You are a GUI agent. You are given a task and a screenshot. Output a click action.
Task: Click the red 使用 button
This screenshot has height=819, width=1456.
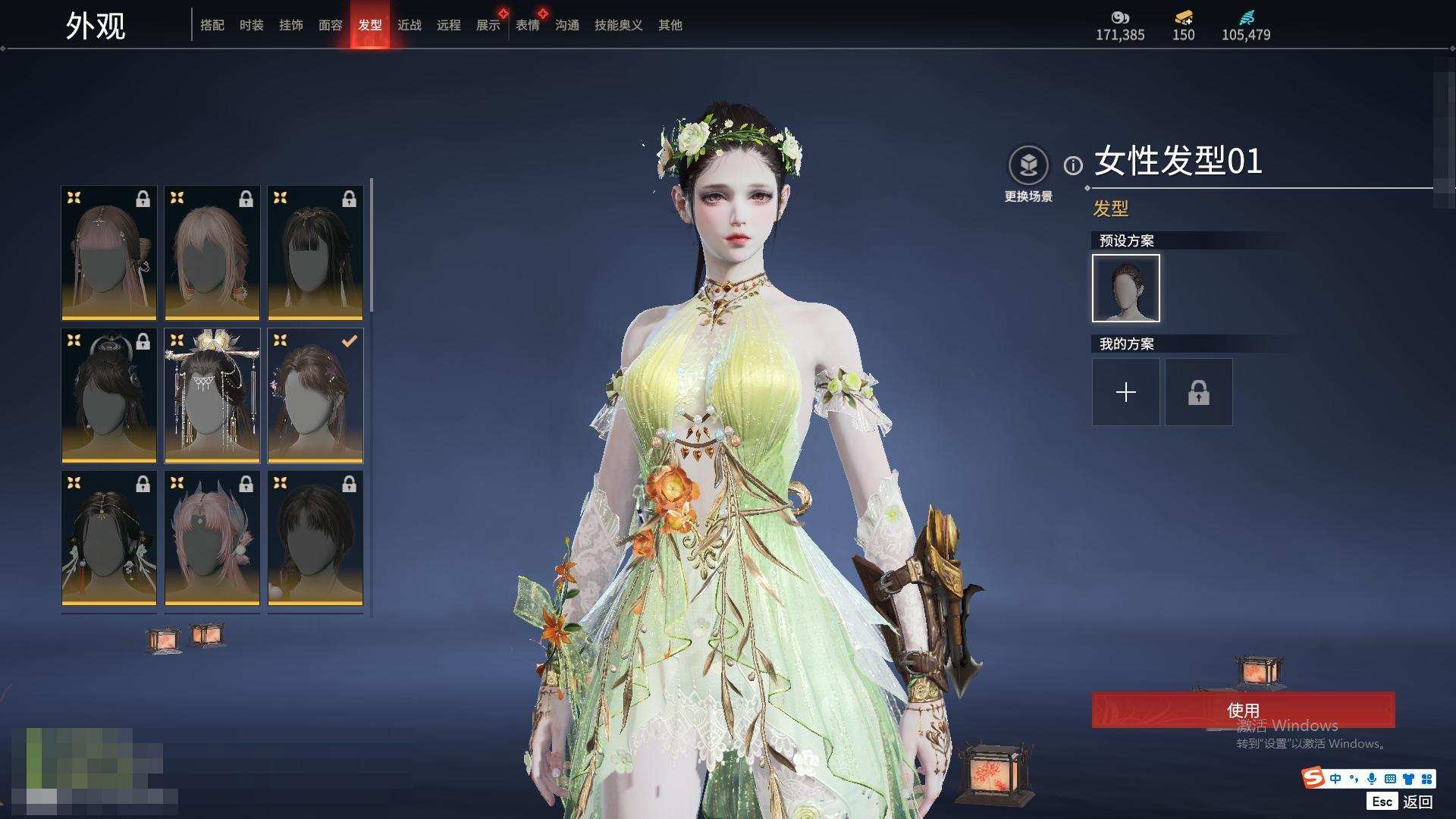point(1243,710)
